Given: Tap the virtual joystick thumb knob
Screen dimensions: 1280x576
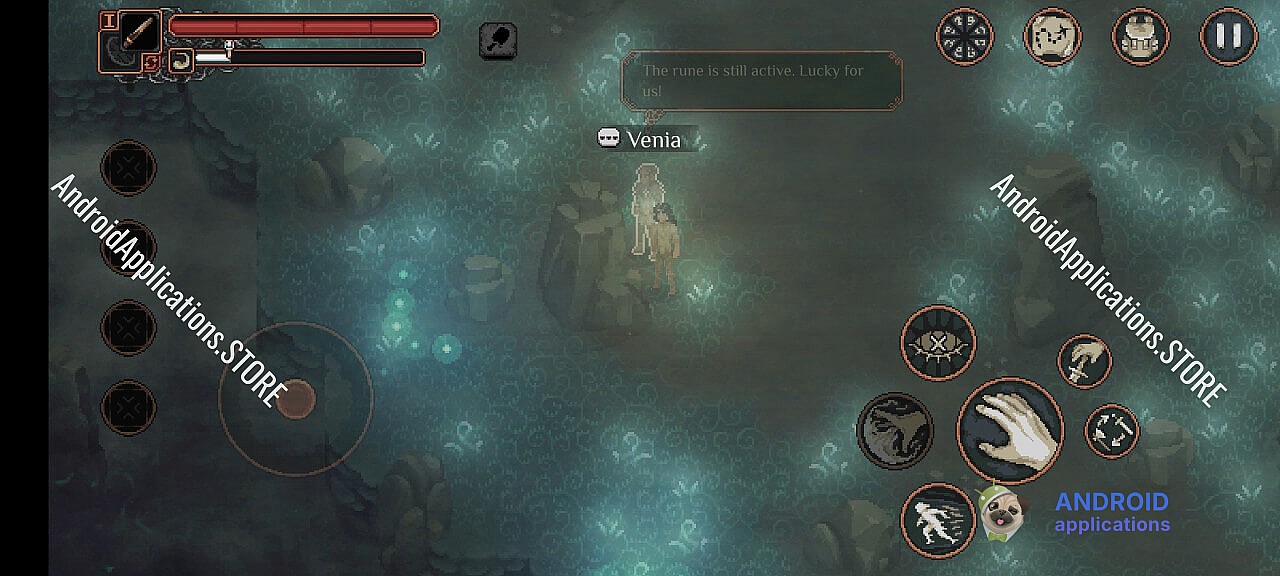Looking at the screenshot, I should [x=295, y=399].
